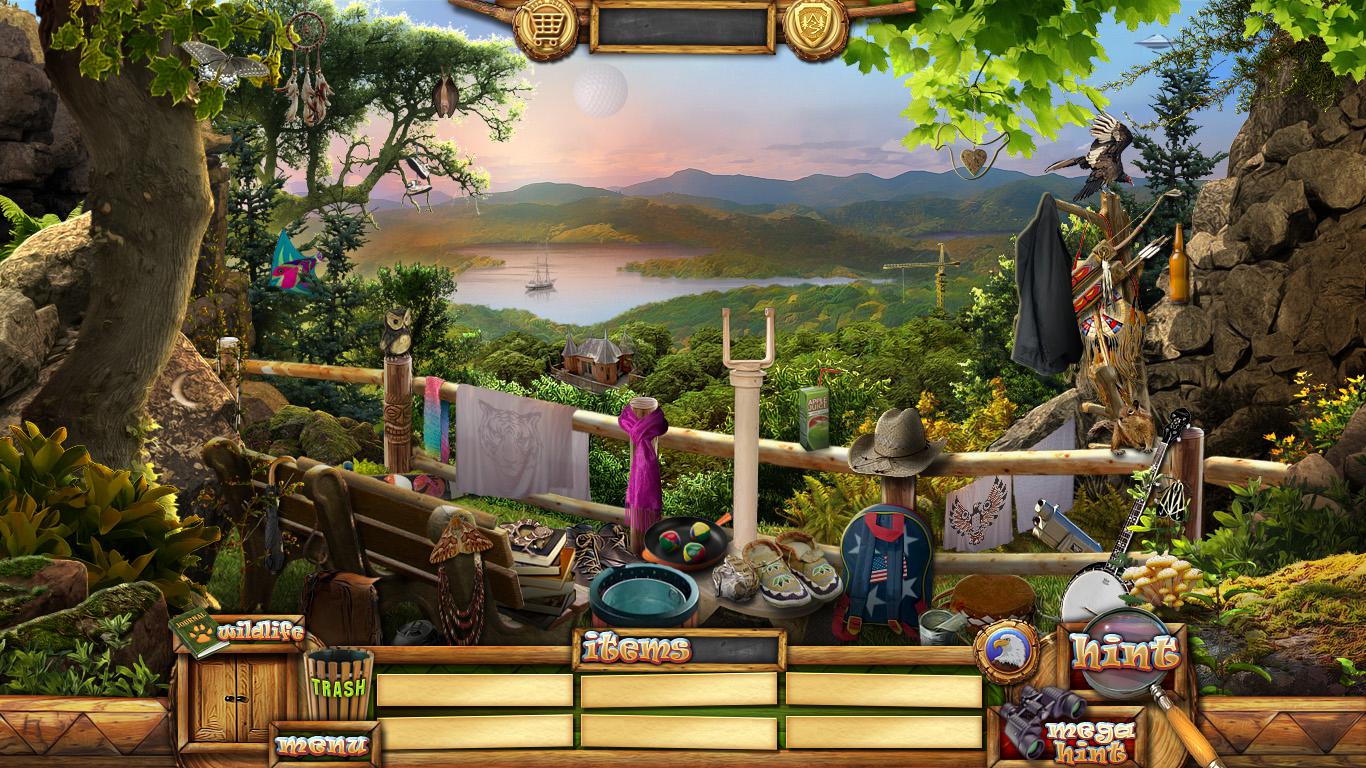The height and width of the screenshot is (768, 1366).
Task: Click the trash can
Action: (338, 684)
